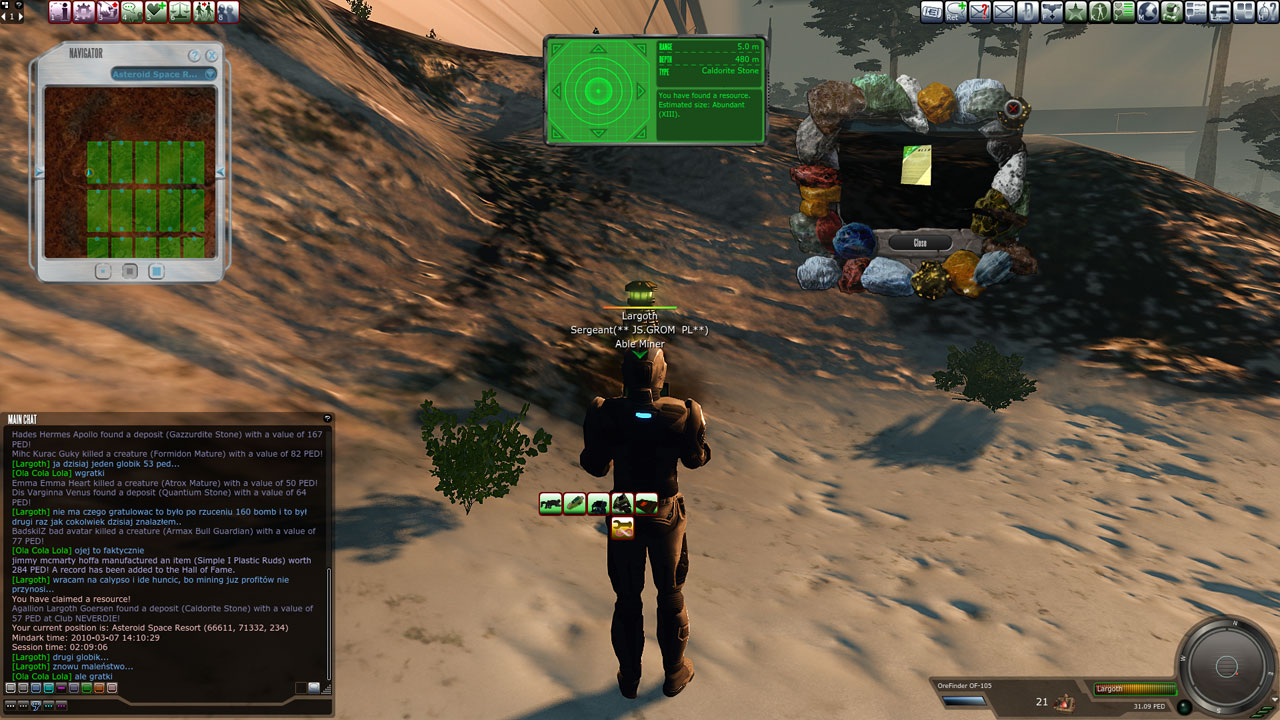Open the Asteroid Space Resort location dropdown
Image resolution: width=1280 pixels, height=720 pixels.
tap(210, 74)
